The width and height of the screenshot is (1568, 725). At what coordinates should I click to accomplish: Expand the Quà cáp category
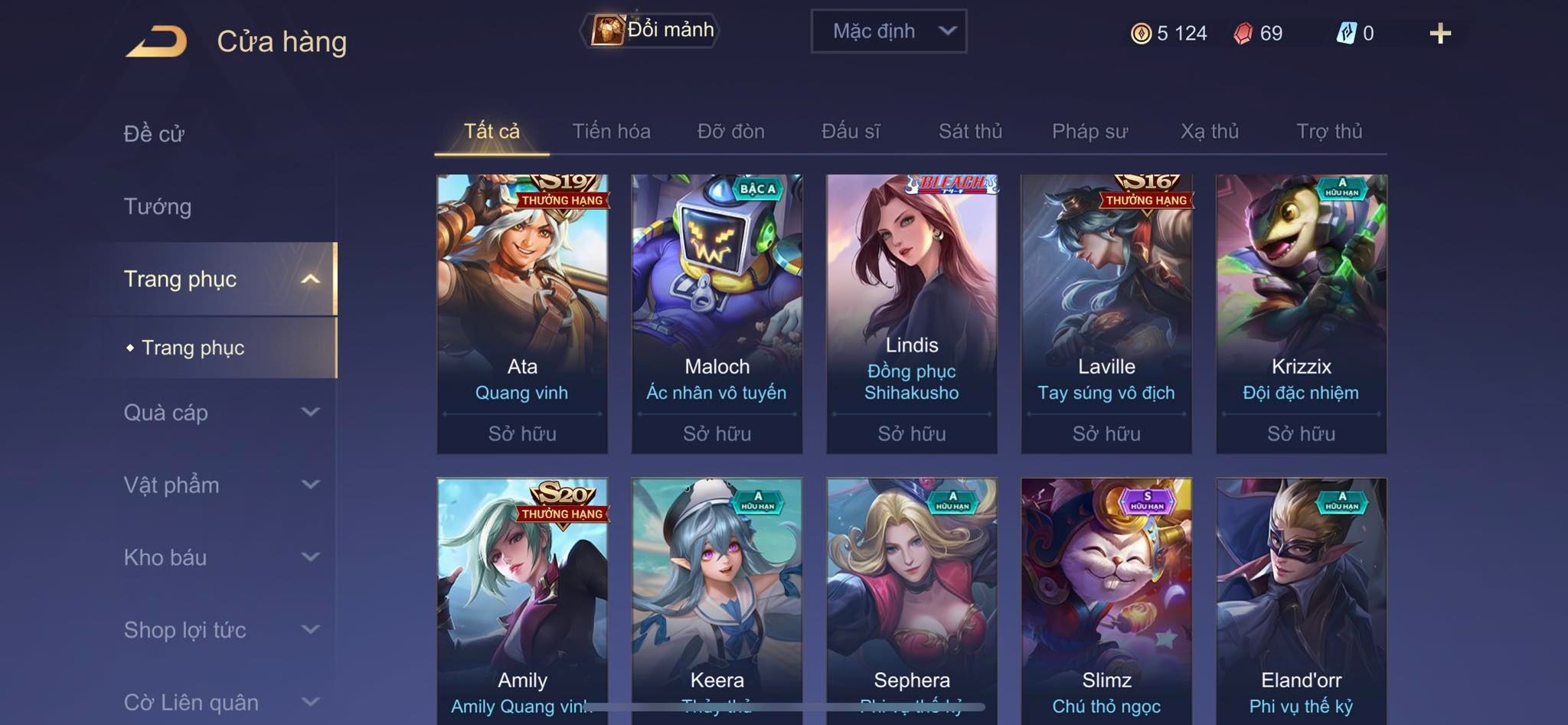coord(220,413)
